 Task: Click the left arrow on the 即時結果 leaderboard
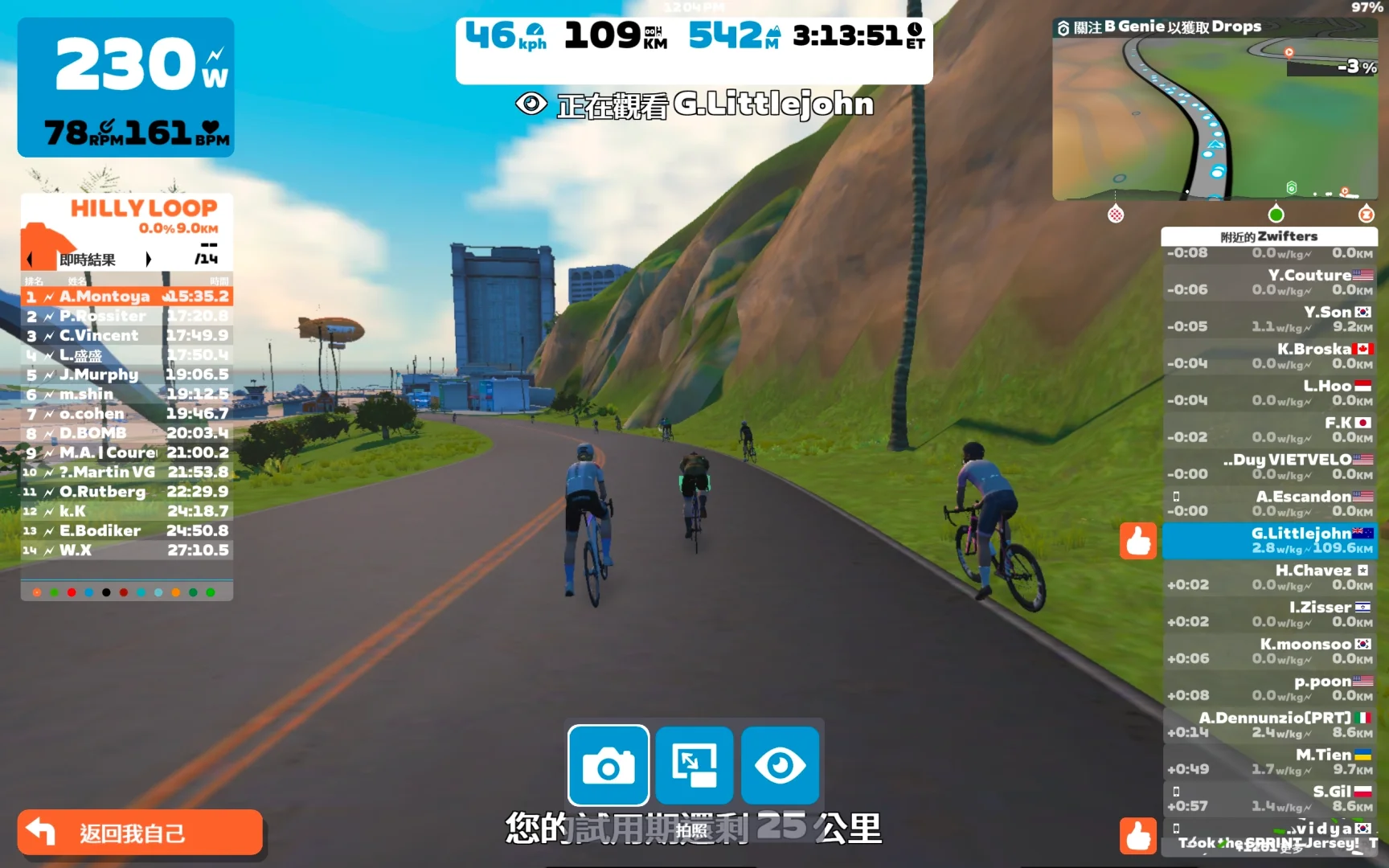[29, 259]
